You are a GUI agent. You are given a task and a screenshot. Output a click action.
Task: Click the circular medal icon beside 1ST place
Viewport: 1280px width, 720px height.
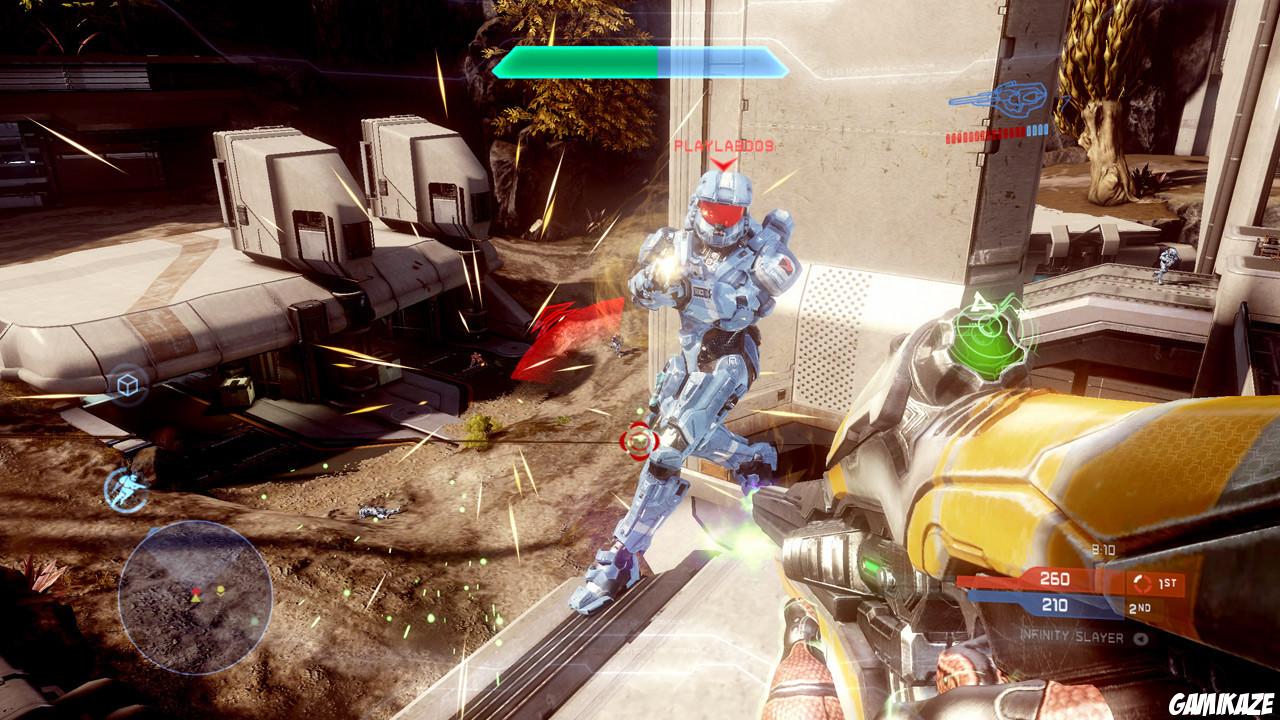(1141, 582)
